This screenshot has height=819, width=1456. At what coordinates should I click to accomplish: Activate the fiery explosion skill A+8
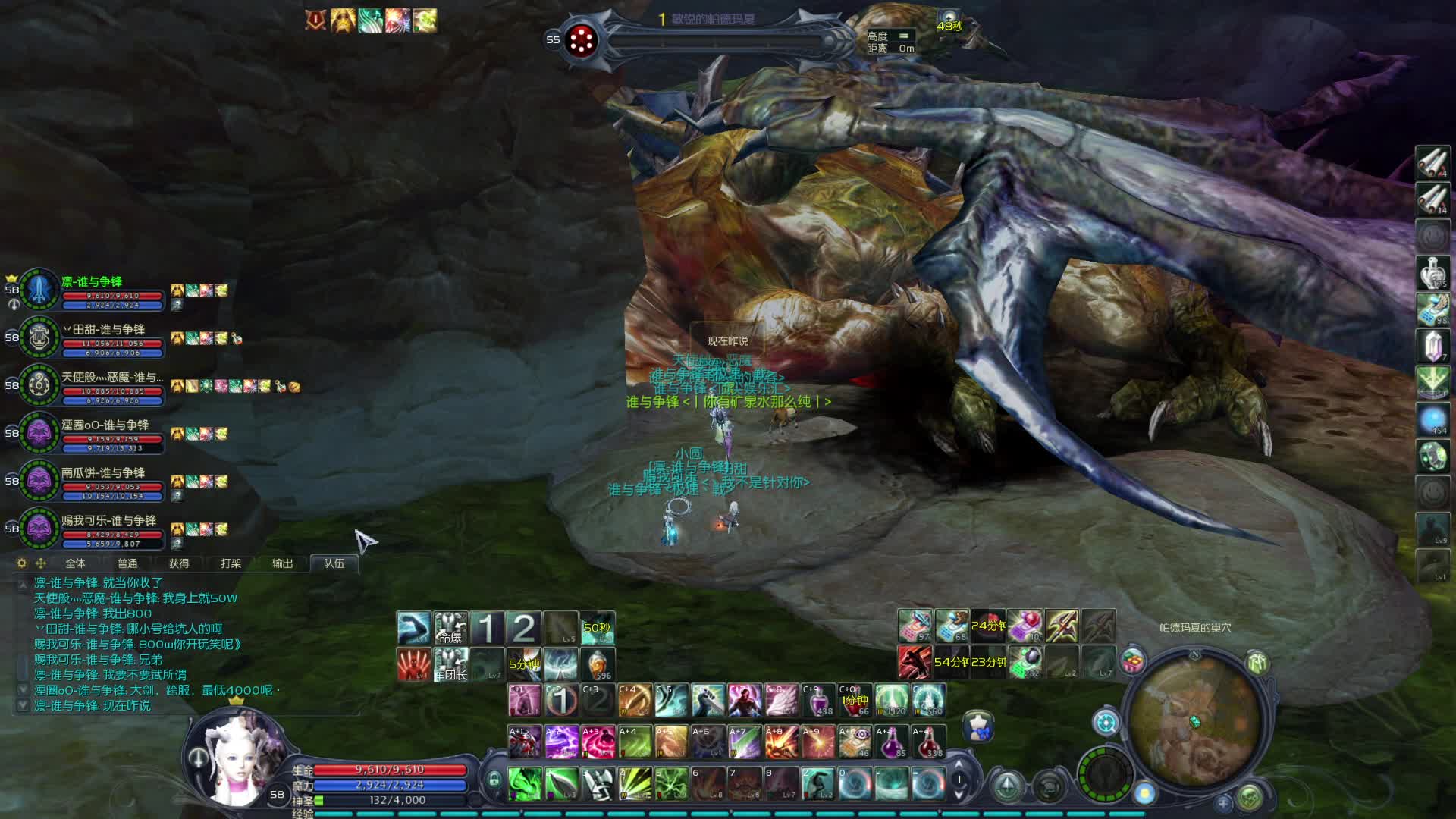(781, 742)
